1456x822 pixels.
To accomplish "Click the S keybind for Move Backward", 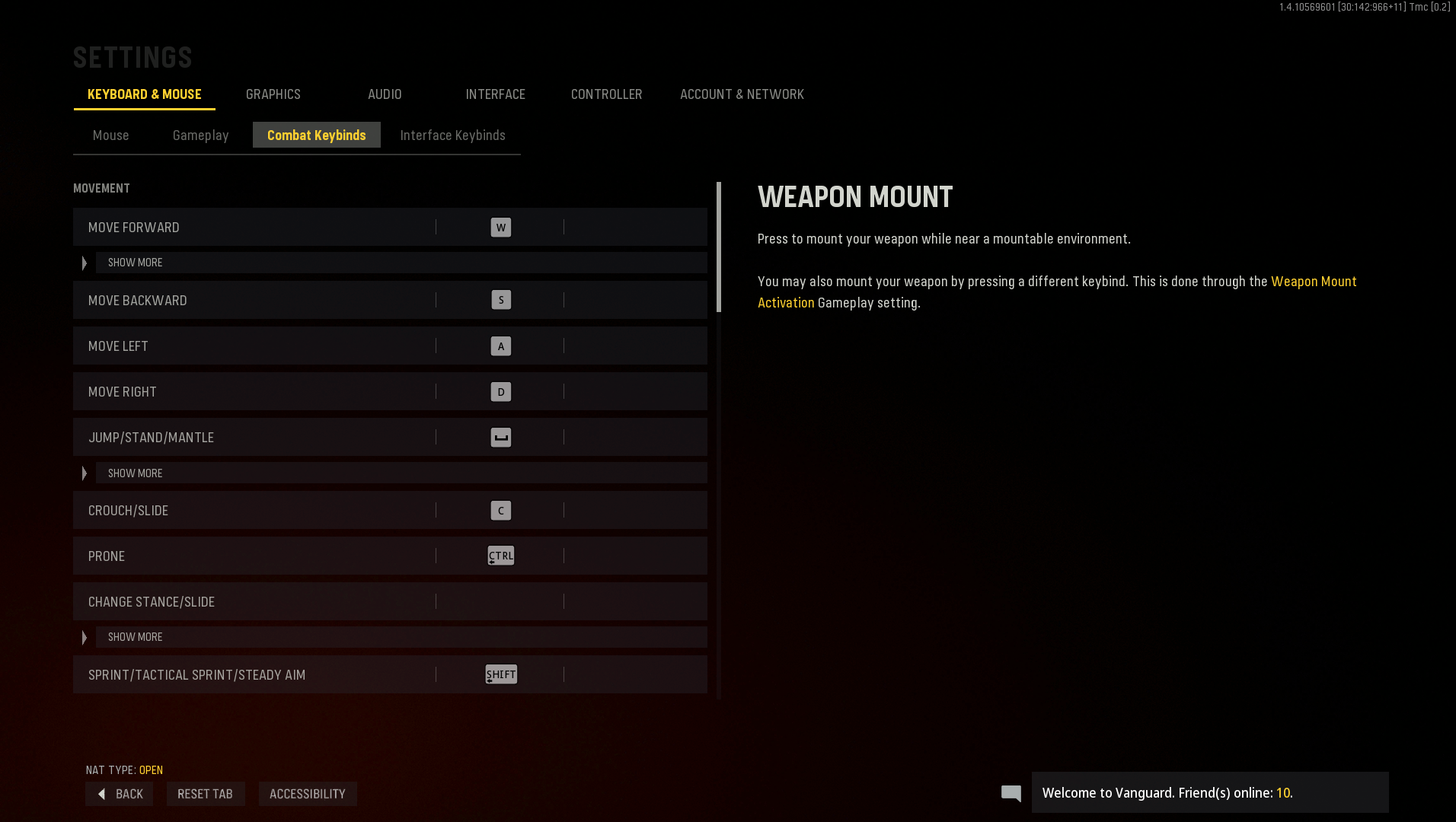I will pyautogui.click(x=500, y=300).
